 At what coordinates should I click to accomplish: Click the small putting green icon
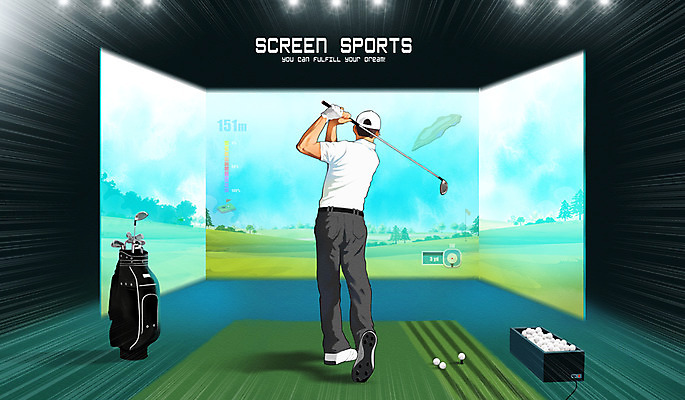point(226,207)
